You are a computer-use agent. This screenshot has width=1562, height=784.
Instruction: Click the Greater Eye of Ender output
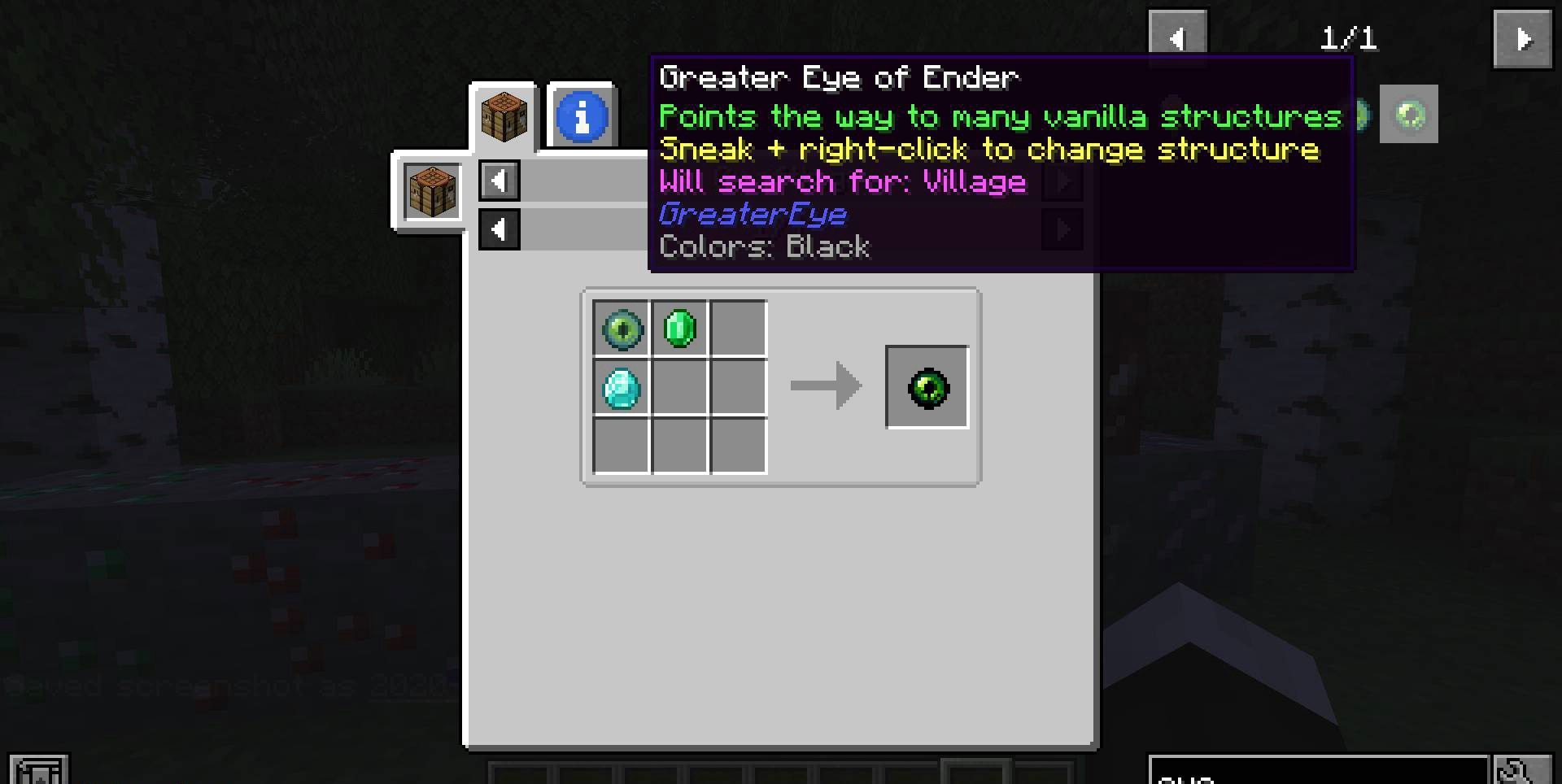point(927,388)
